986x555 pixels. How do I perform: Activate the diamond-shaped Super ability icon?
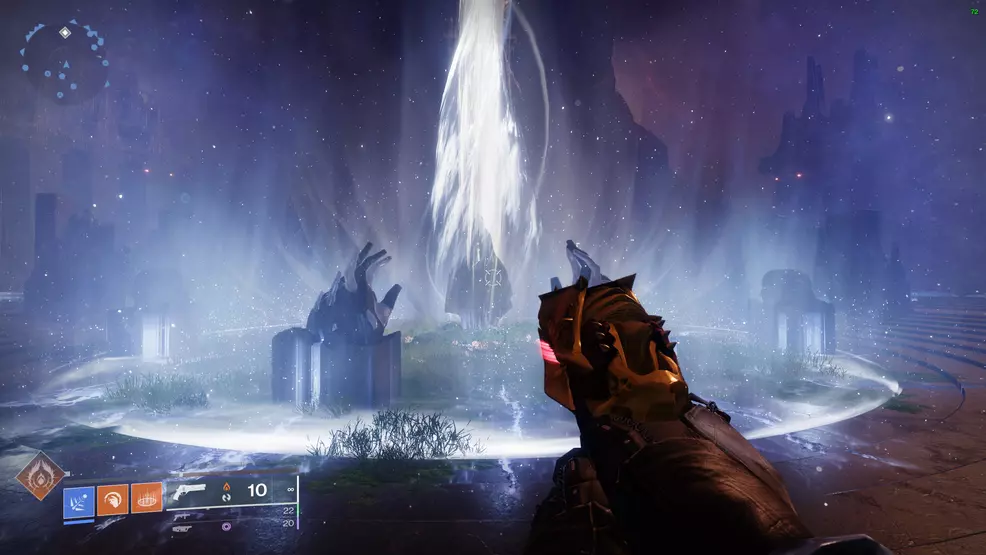point(40,475)
